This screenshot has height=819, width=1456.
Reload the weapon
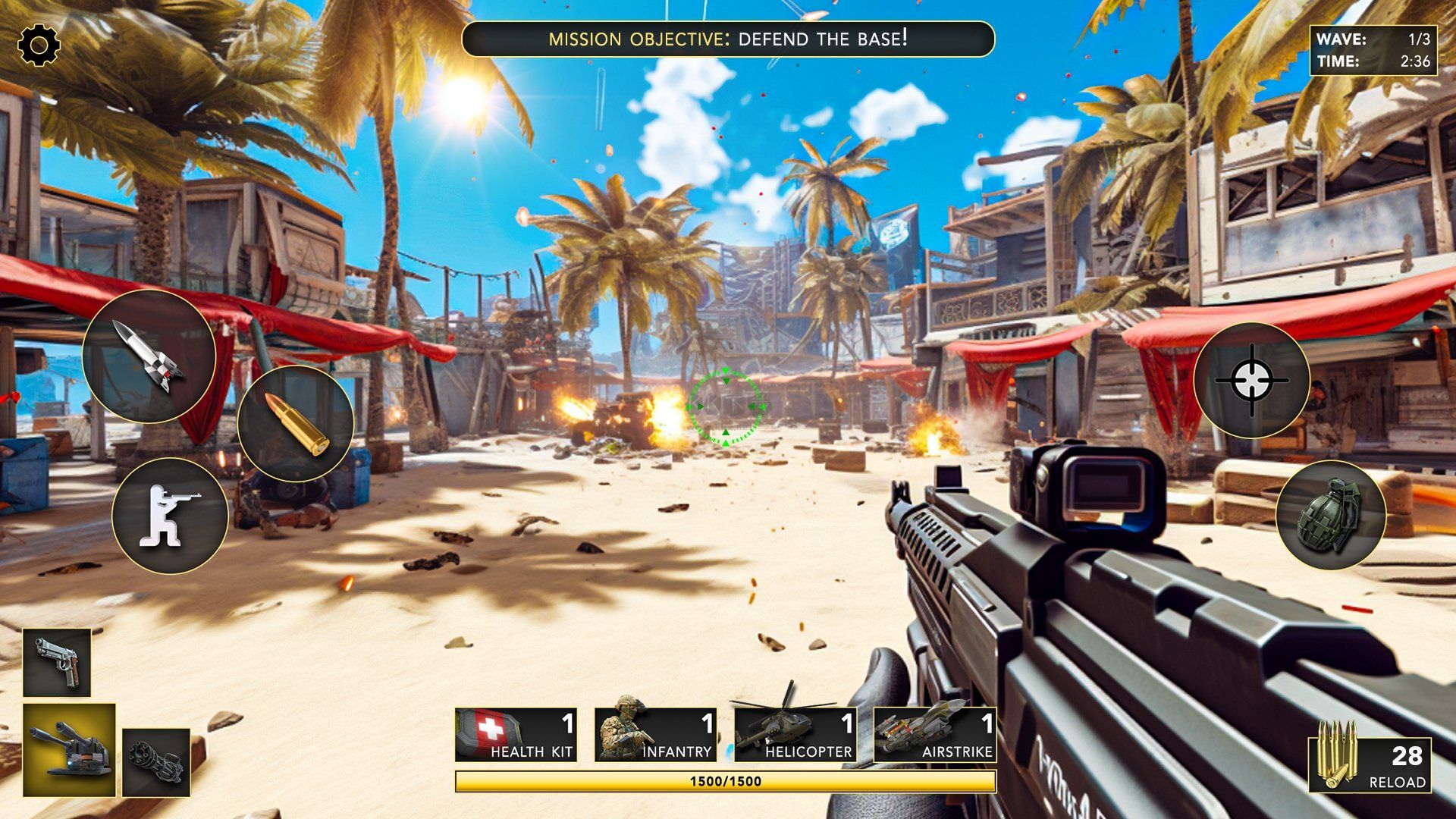tap(1370, 764)
